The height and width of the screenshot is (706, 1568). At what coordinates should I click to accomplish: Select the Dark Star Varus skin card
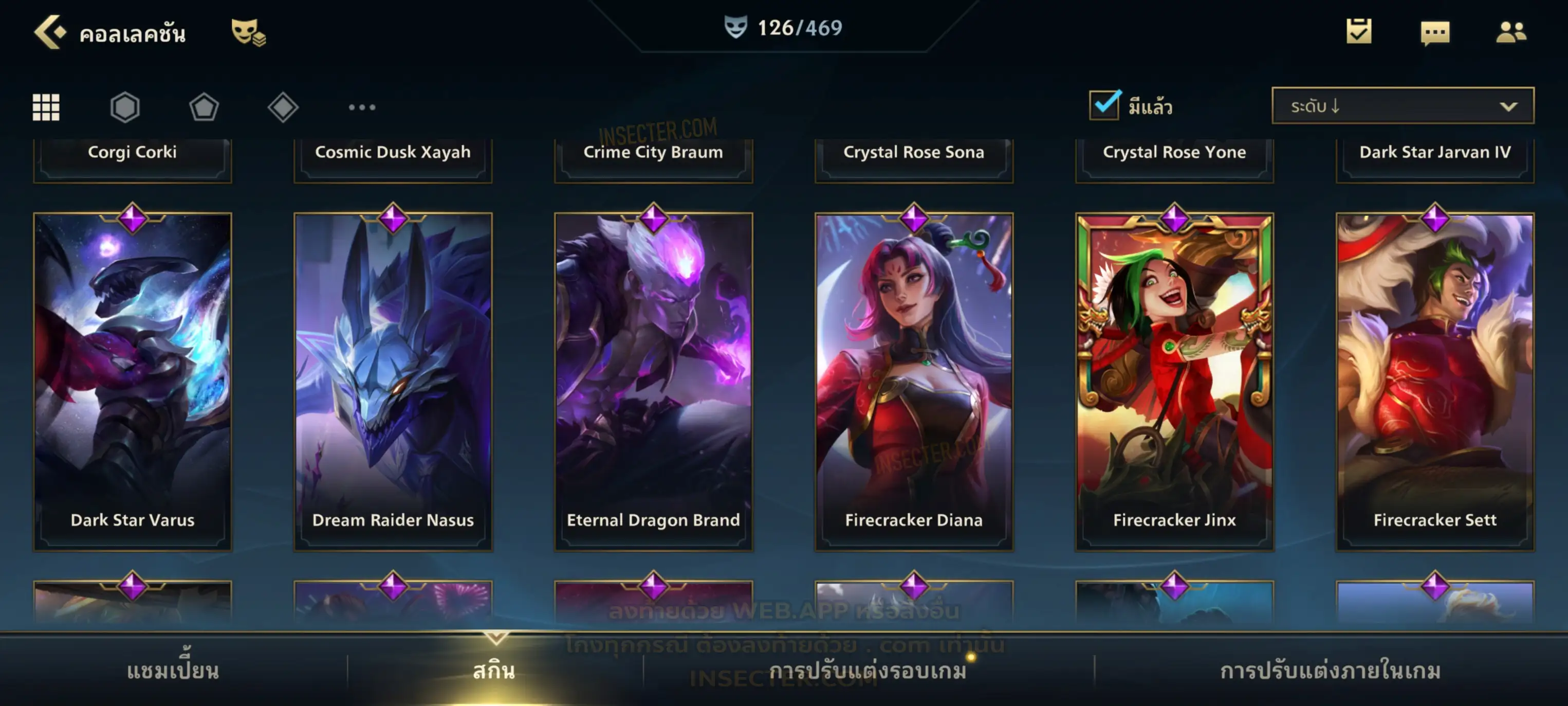[x=133, y=382]
